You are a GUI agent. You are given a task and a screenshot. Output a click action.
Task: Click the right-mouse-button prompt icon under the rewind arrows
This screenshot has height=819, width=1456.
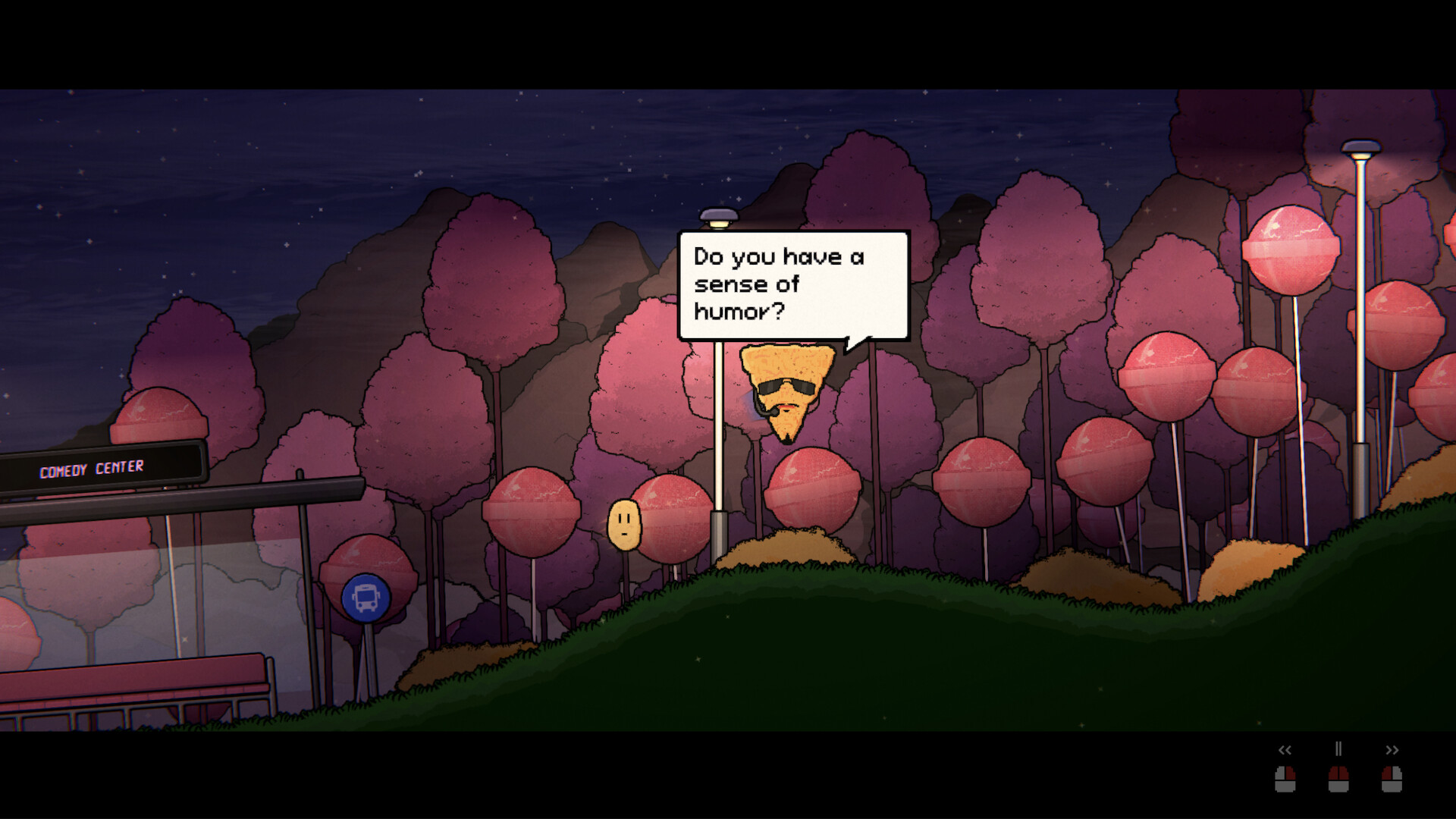click(1285, 780)
